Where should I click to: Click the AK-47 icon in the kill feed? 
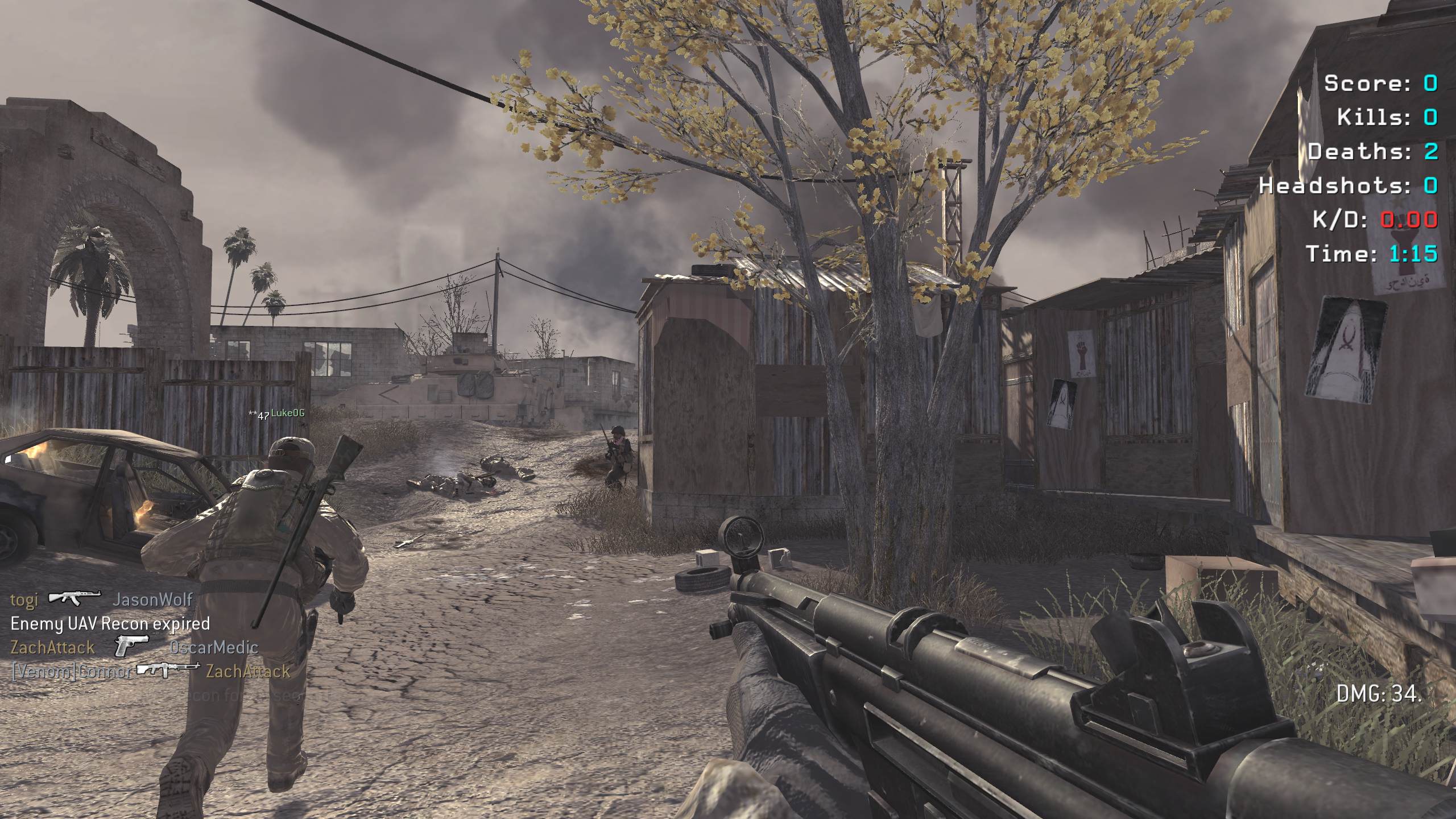click(75, 598)
